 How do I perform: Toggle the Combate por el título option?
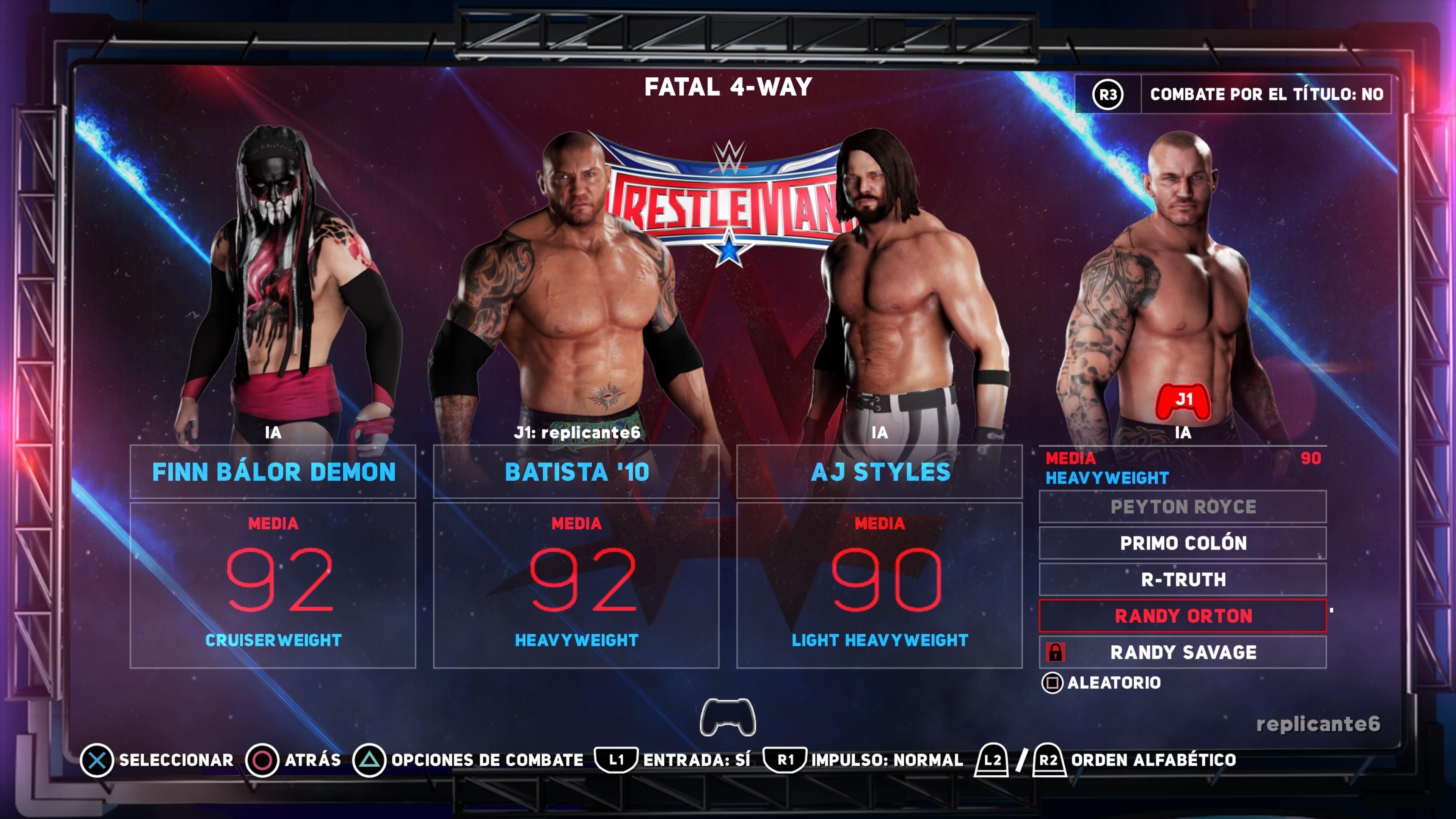pyautogui.click(x=1233, y=94)
